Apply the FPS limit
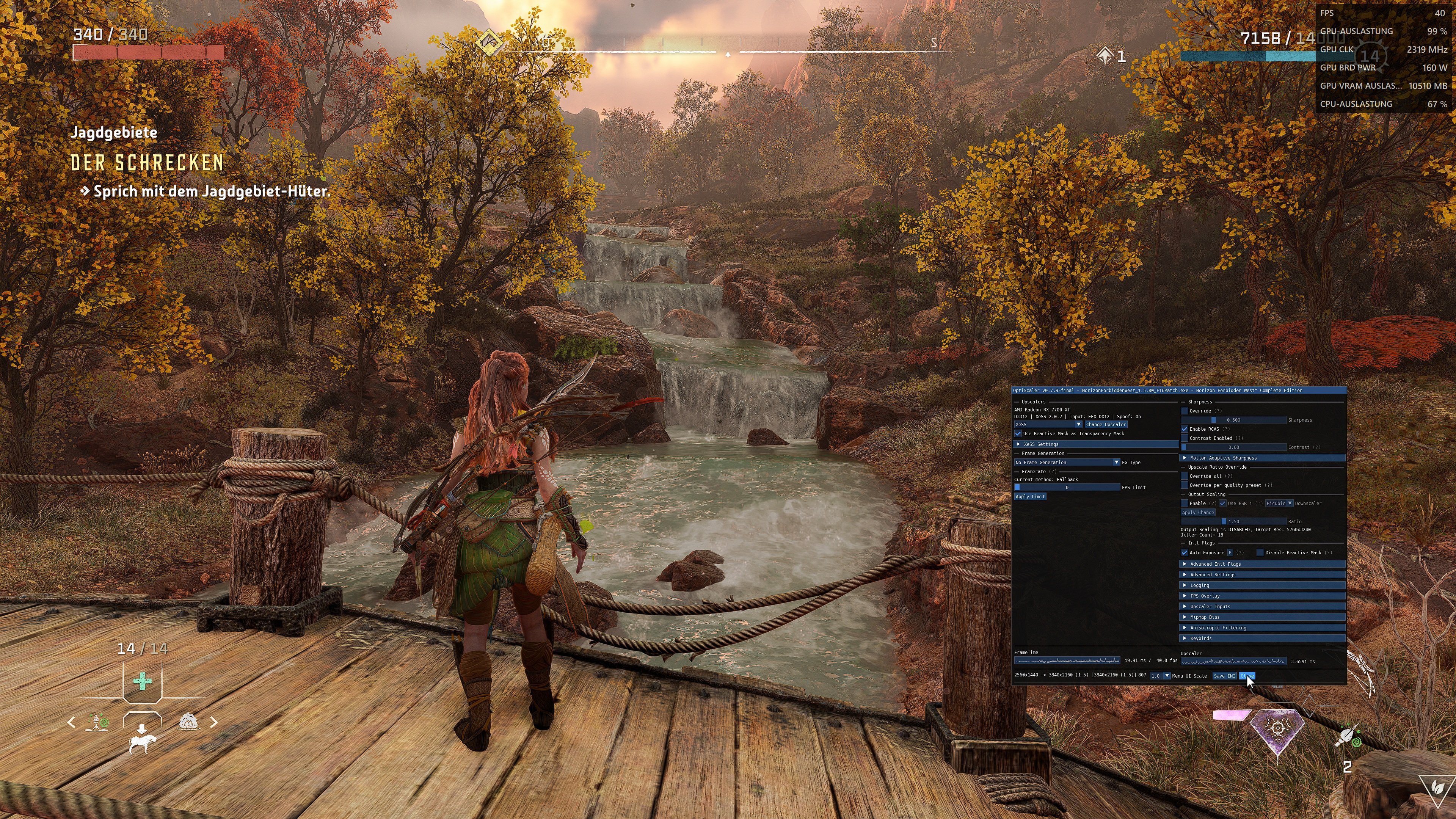 pos(1030,496)
